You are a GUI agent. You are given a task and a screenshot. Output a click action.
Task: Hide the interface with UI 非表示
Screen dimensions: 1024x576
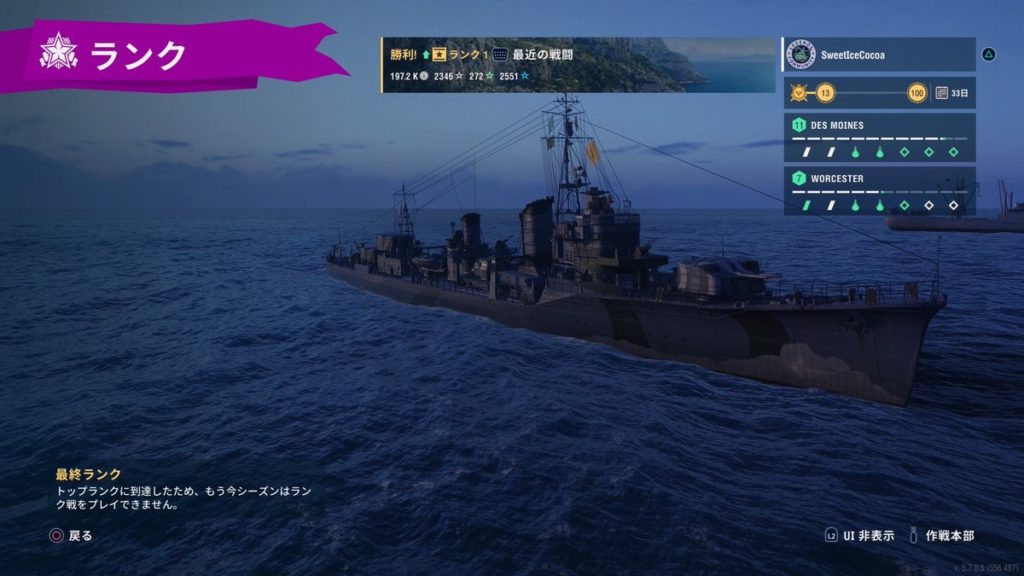point(860,536)
